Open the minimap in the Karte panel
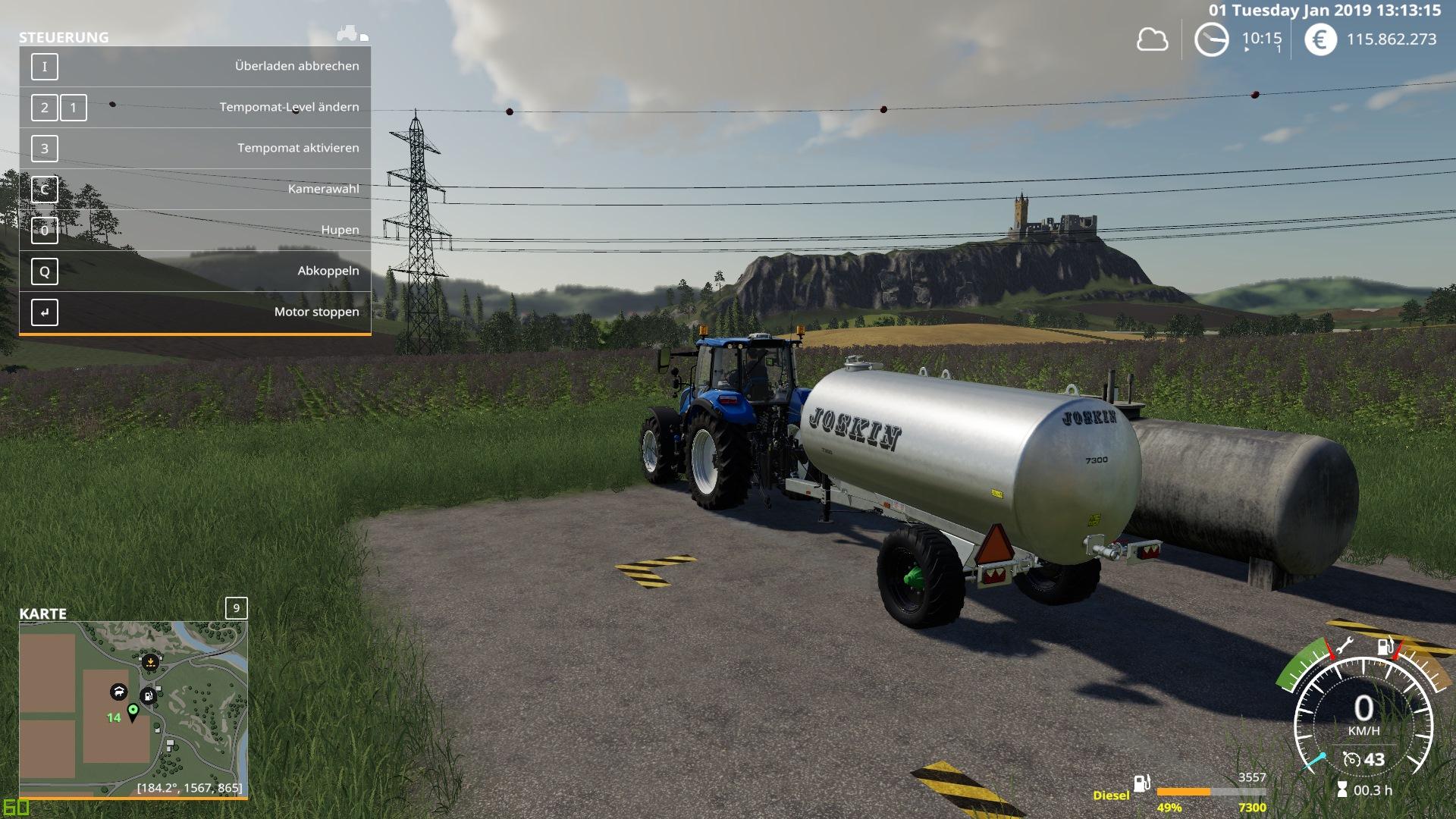This screenshot has height=819, width=1456. (x=133, y=709)
